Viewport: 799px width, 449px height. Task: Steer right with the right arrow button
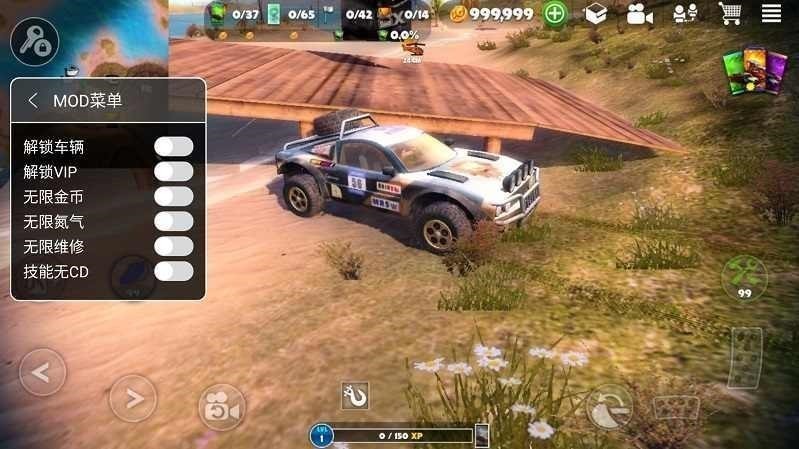pos(132,399)
